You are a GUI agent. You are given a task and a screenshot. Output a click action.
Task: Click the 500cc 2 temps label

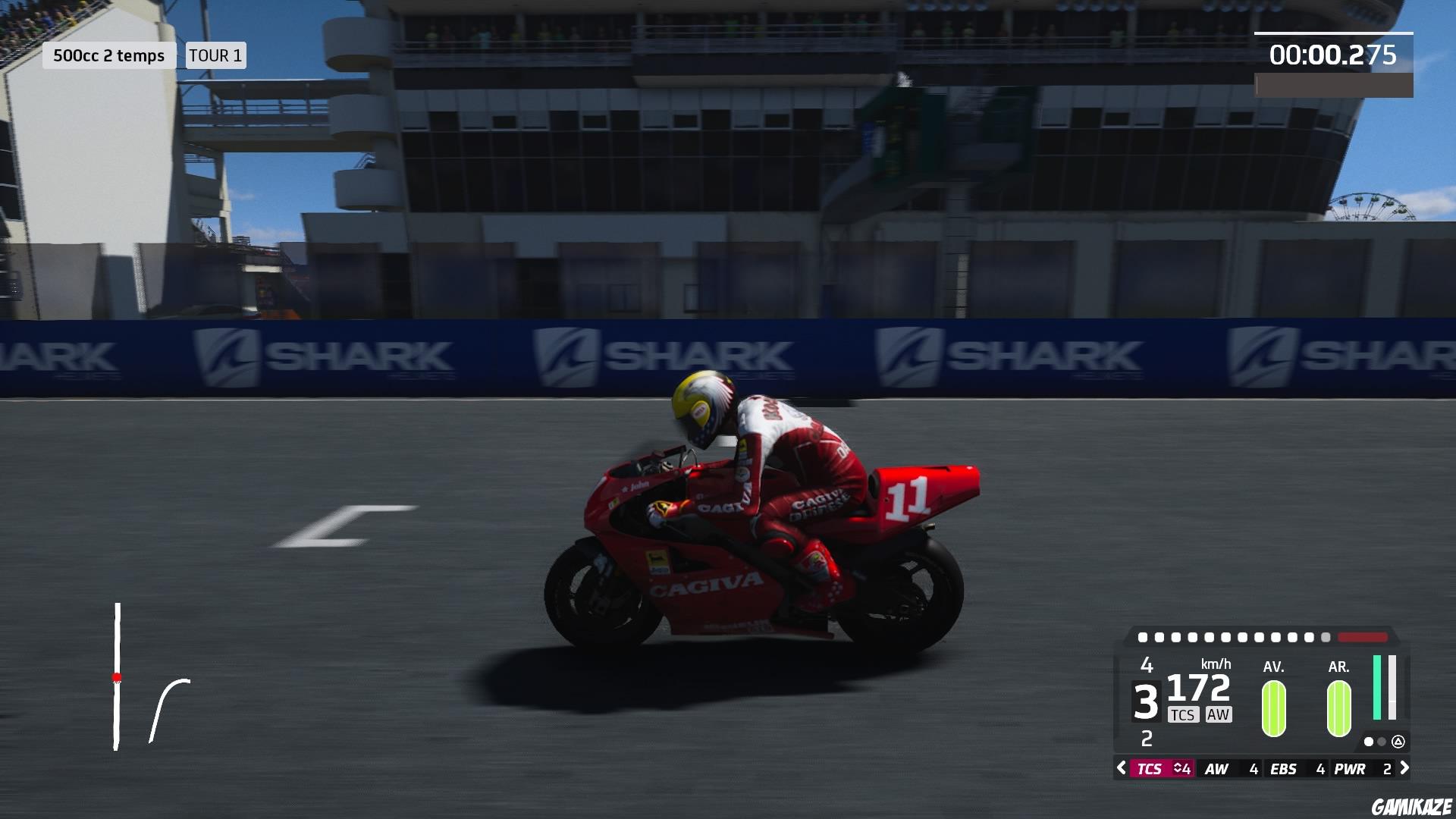(110, 55)
